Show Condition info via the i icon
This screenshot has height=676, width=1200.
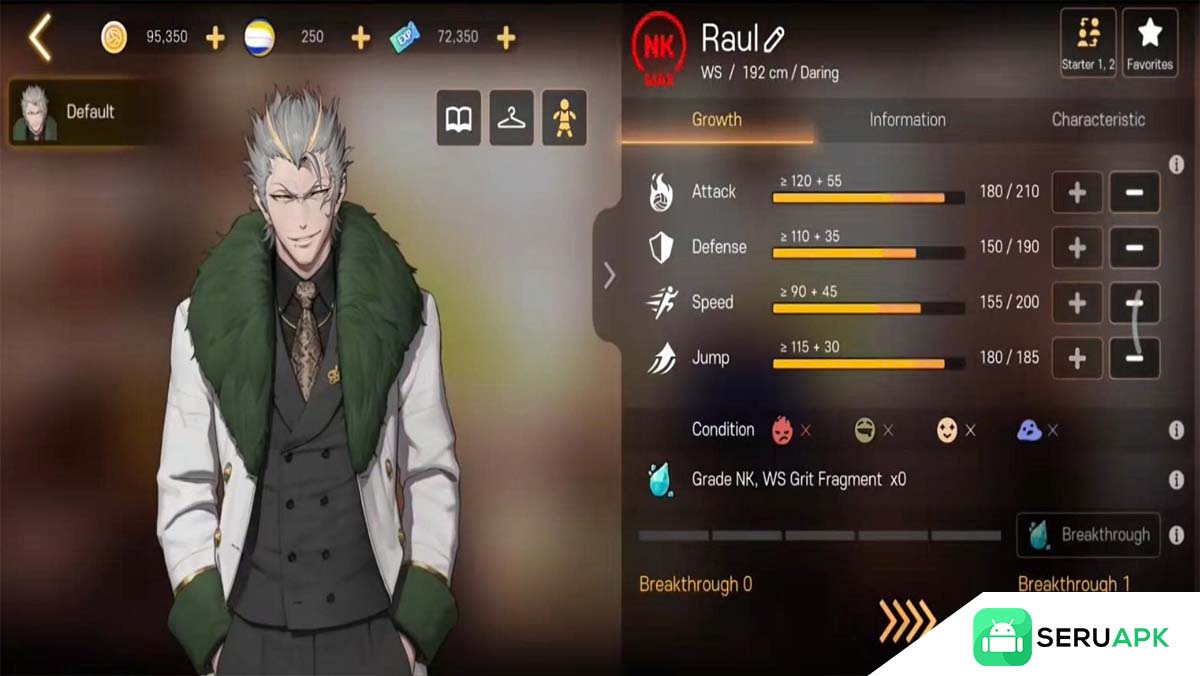tap(1176, 430)
